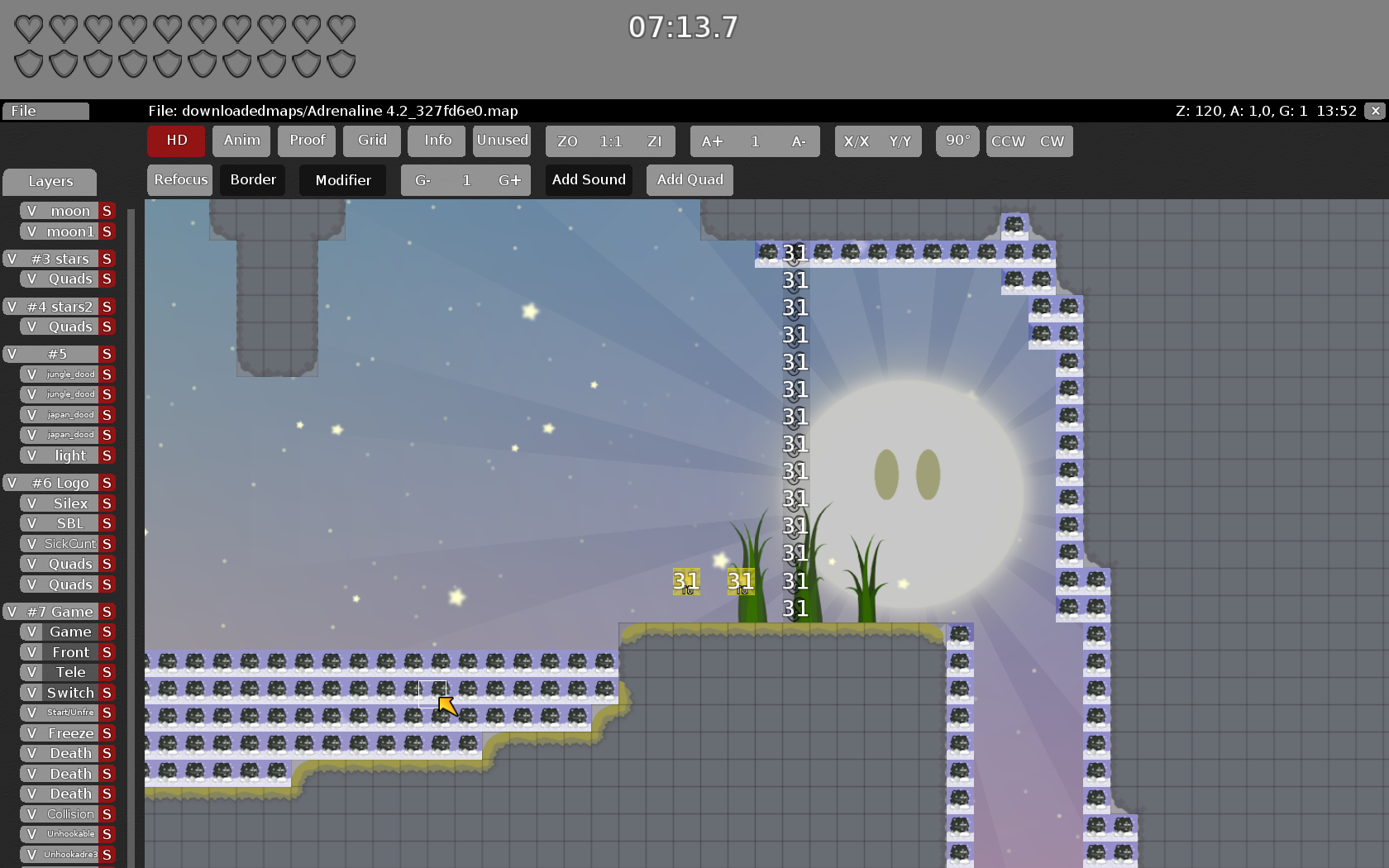Zoom out with the ZO button
Screen dimensions: 1389x868
[x=567, y=141]
